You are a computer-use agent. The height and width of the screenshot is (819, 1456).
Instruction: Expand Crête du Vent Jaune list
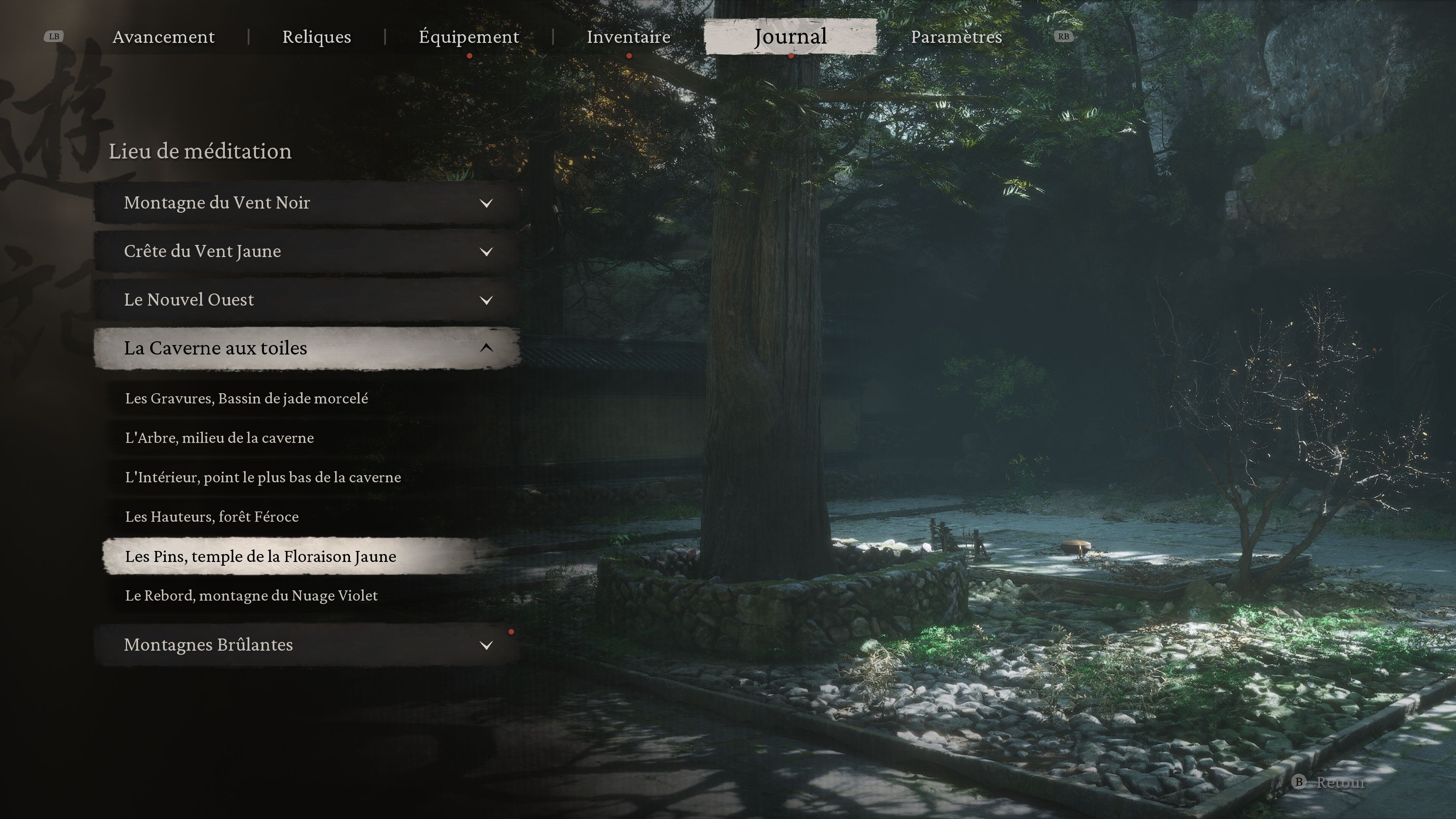click(x=307, y=251)
